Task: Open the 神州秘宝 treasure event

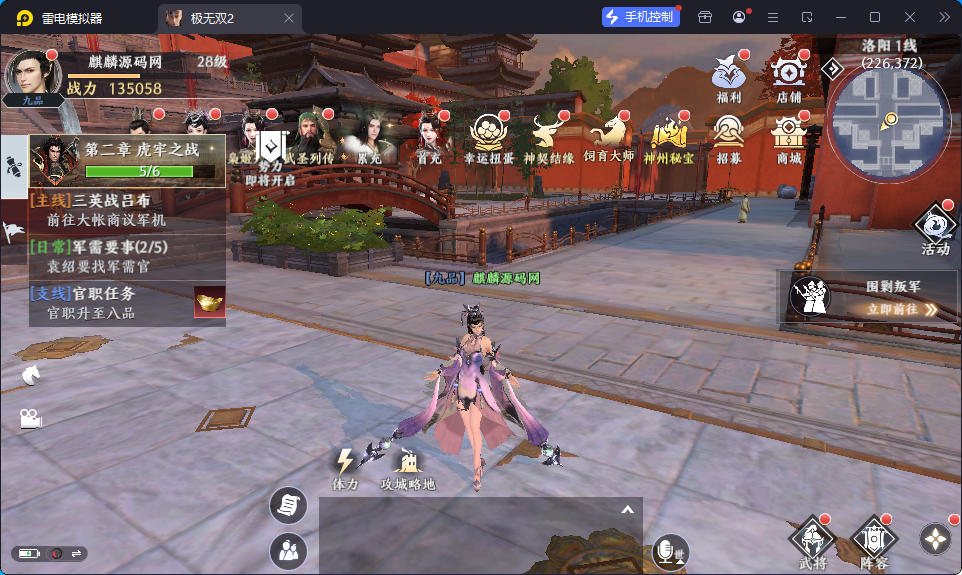Action: (668, 134)
